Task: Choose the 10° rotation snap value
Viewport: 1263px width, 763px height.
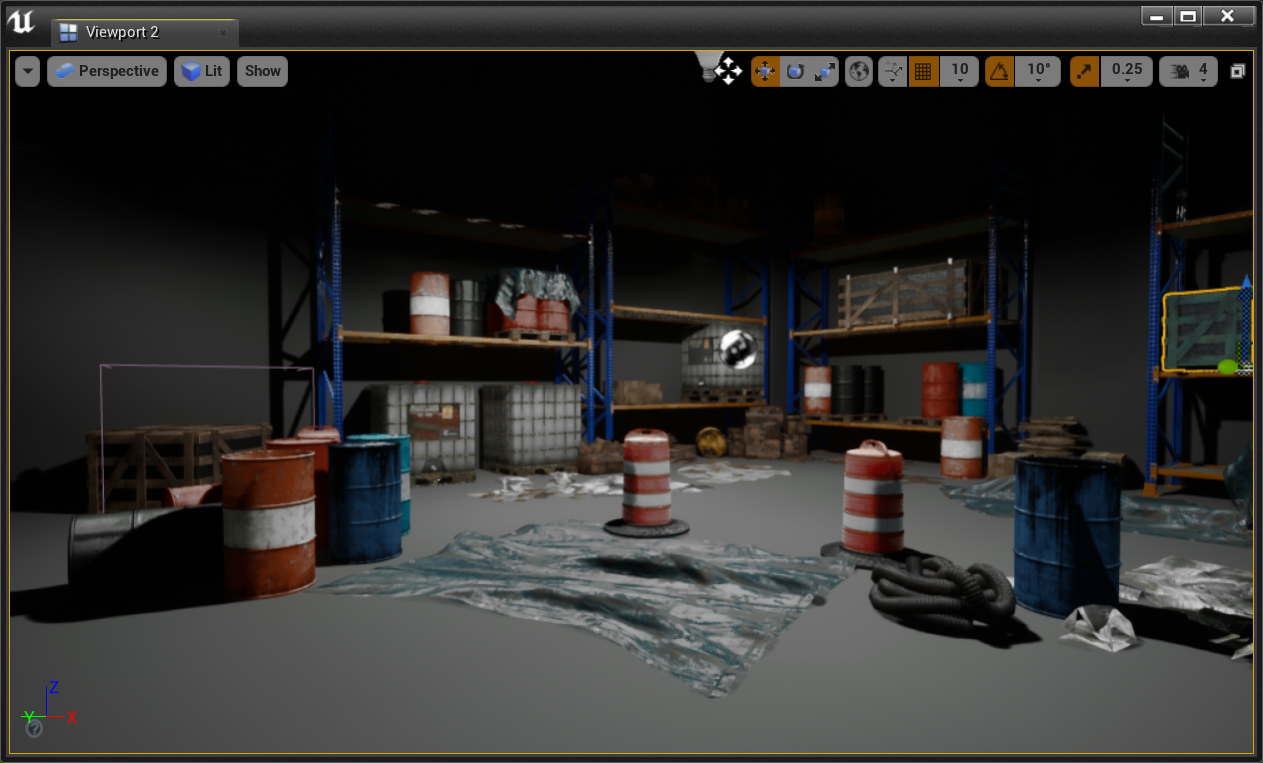Action: [x=1039, y=71]
